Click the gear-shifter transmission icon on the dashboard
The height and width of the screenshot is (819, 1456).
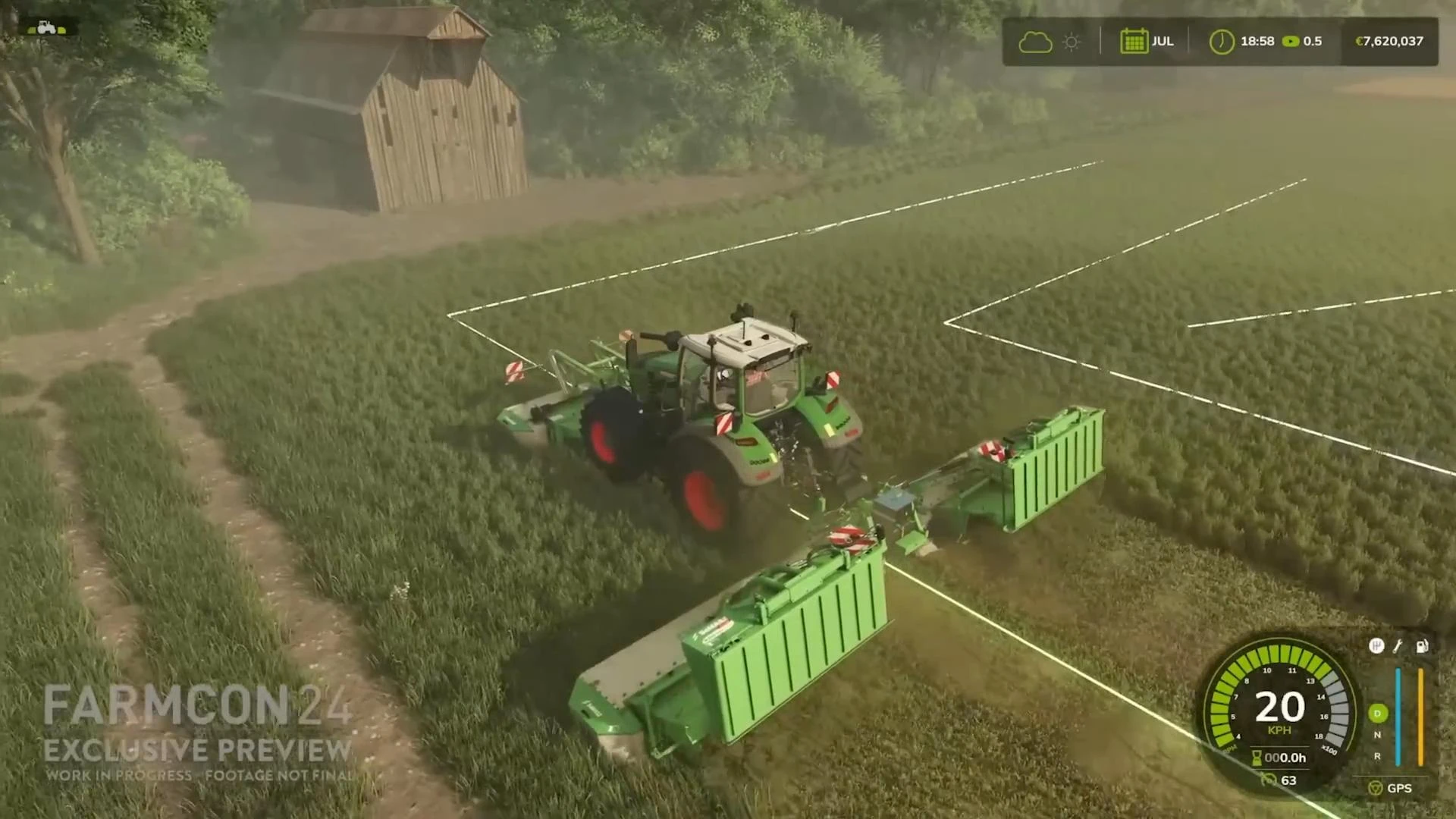(x=1377, y=645)
